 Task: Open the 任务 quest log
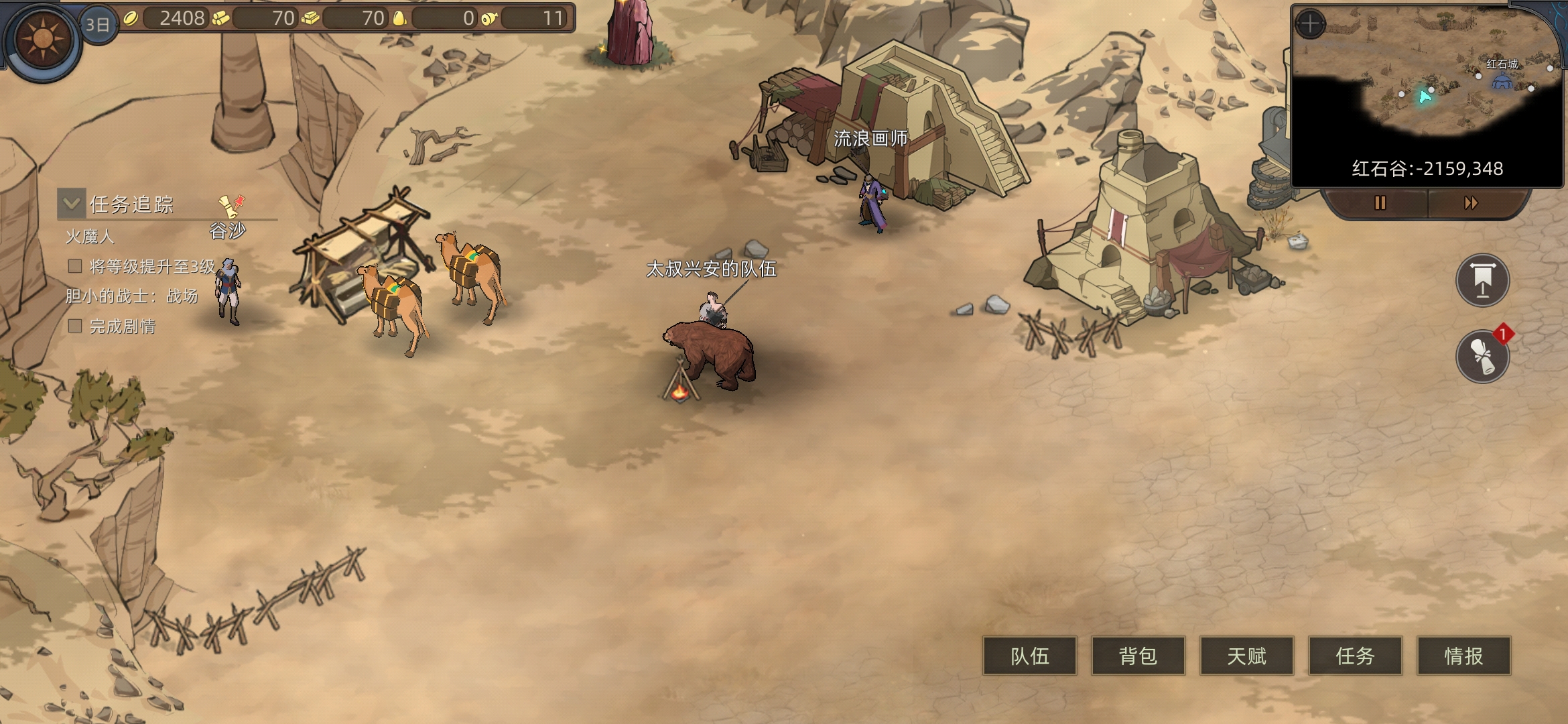click(x=1355, y=656)
